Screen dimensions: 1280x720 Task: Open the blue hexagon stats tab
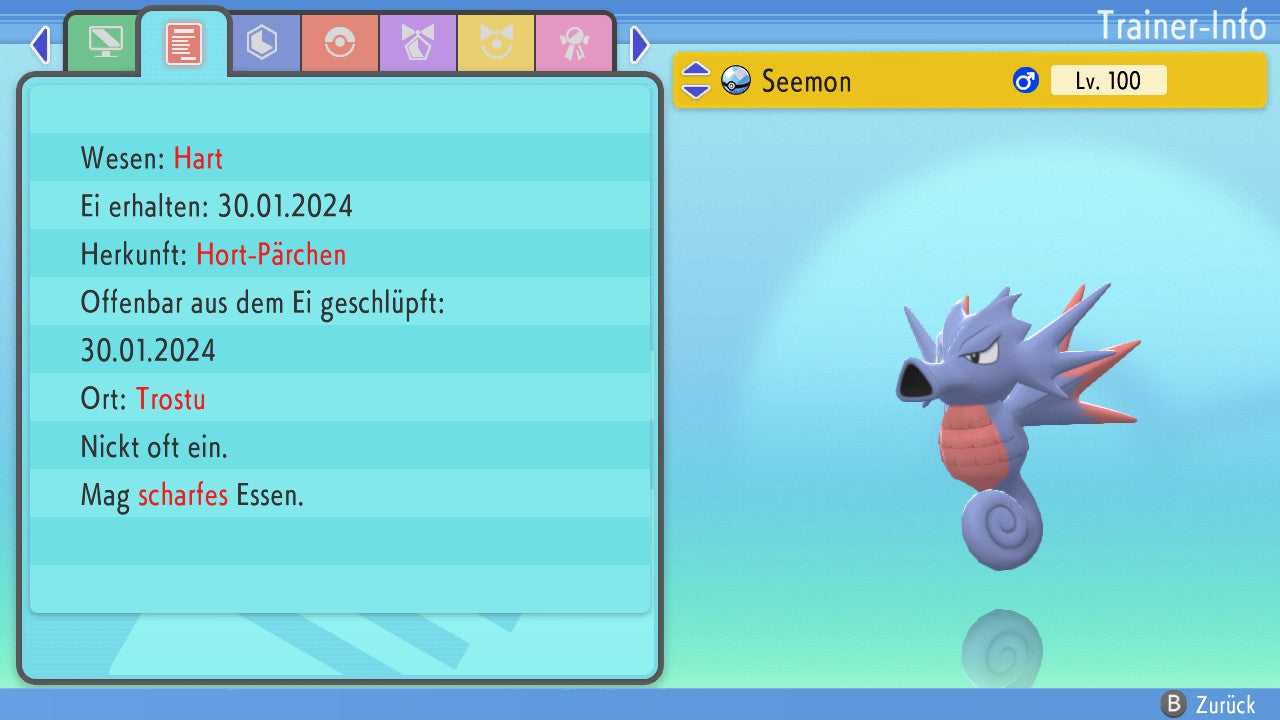pyautogui.click(x=262, y=43)
